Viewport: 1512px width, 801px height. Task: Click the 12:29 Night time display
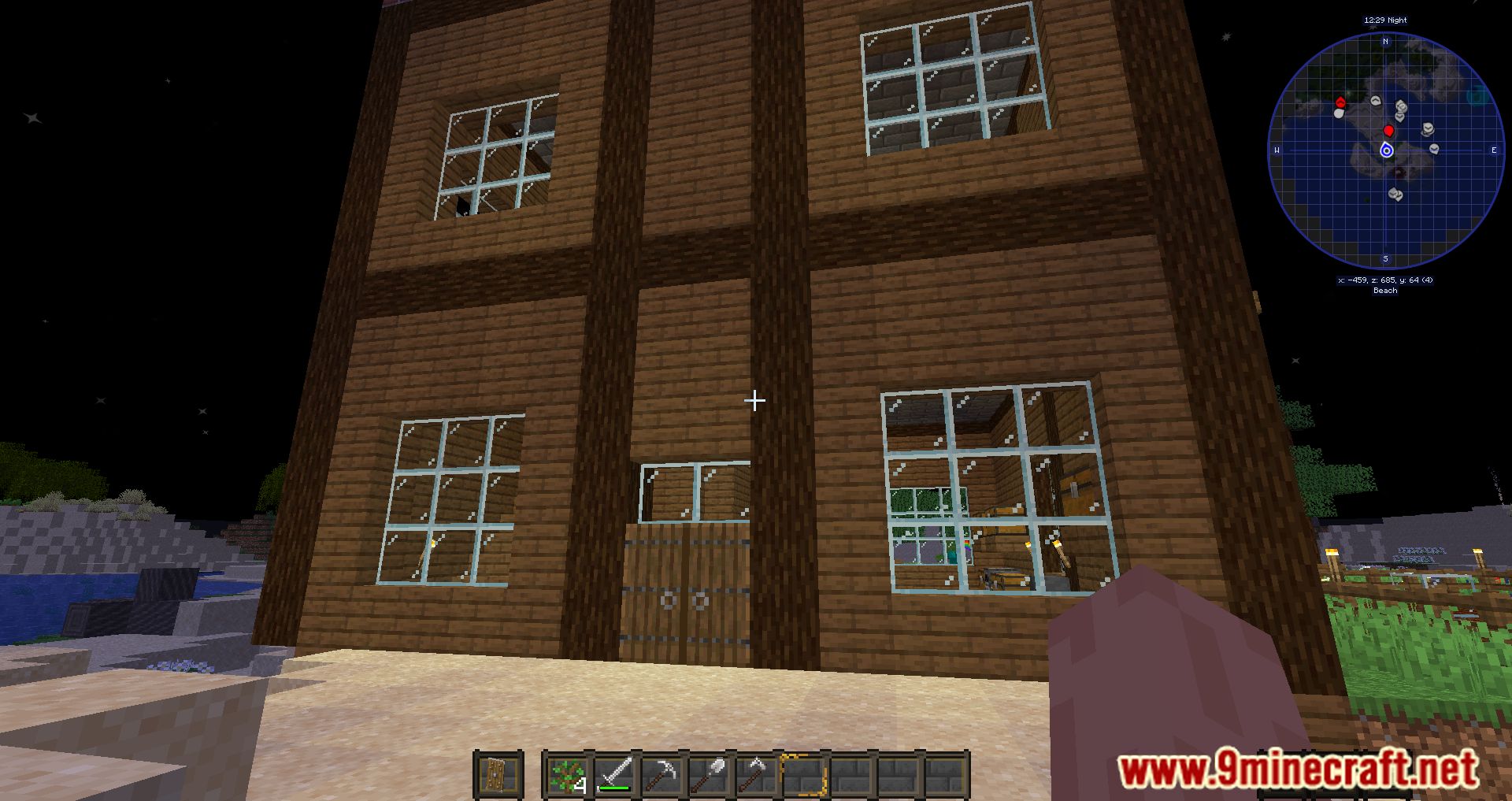tap(1385, 20)
